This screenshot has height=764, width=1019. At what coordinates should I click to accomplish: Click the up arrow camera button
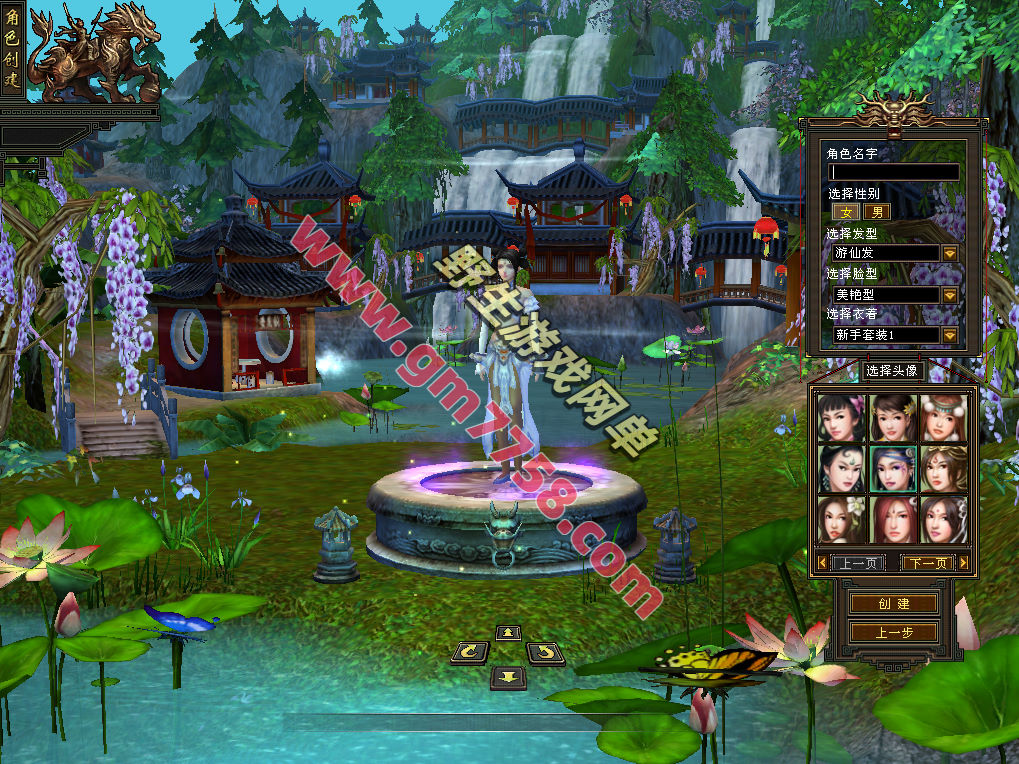click(x=509, y=632)
